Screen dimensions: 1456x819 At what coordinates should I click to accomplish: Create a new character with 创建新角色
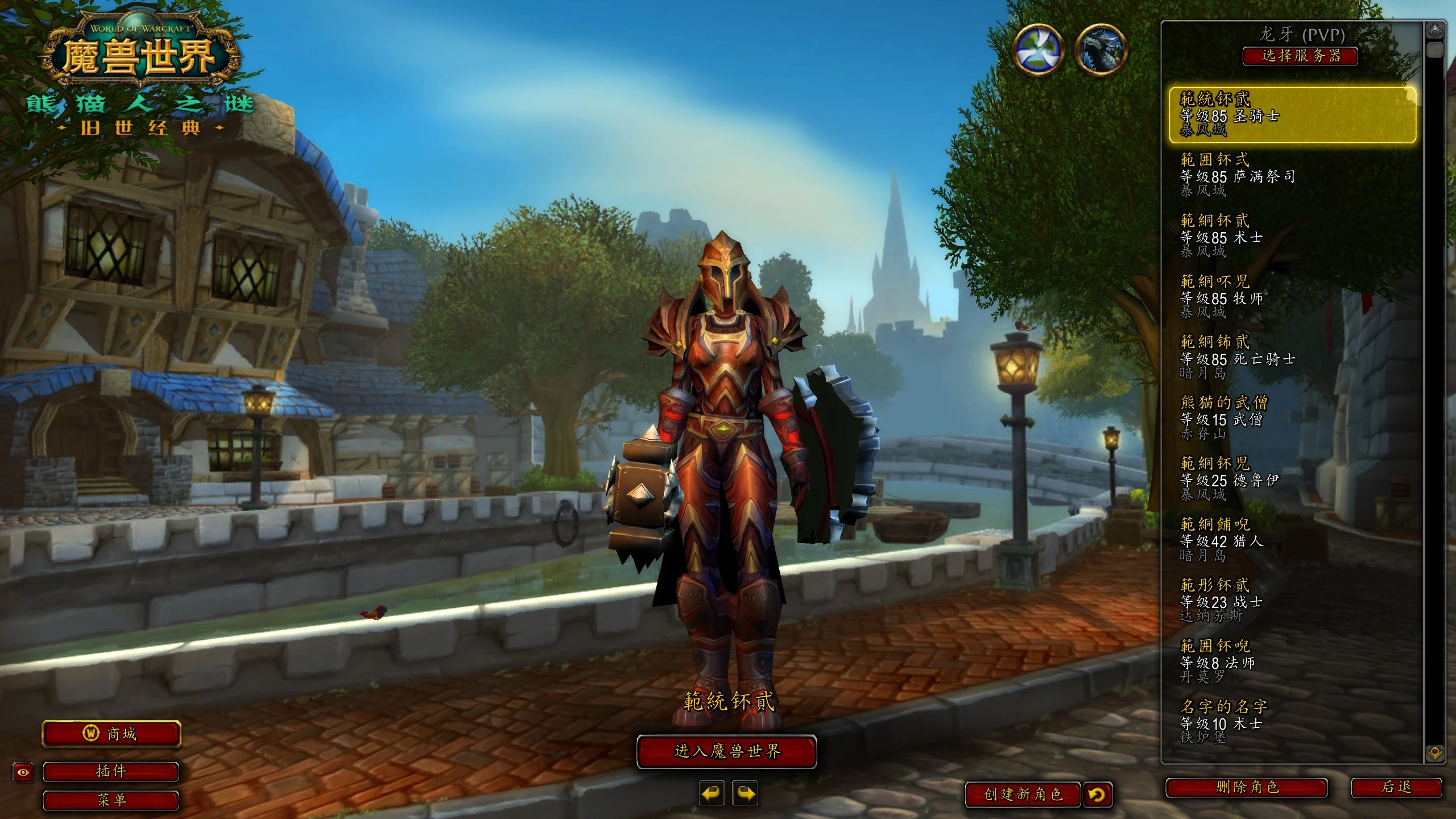click(x=1023, y=794)
